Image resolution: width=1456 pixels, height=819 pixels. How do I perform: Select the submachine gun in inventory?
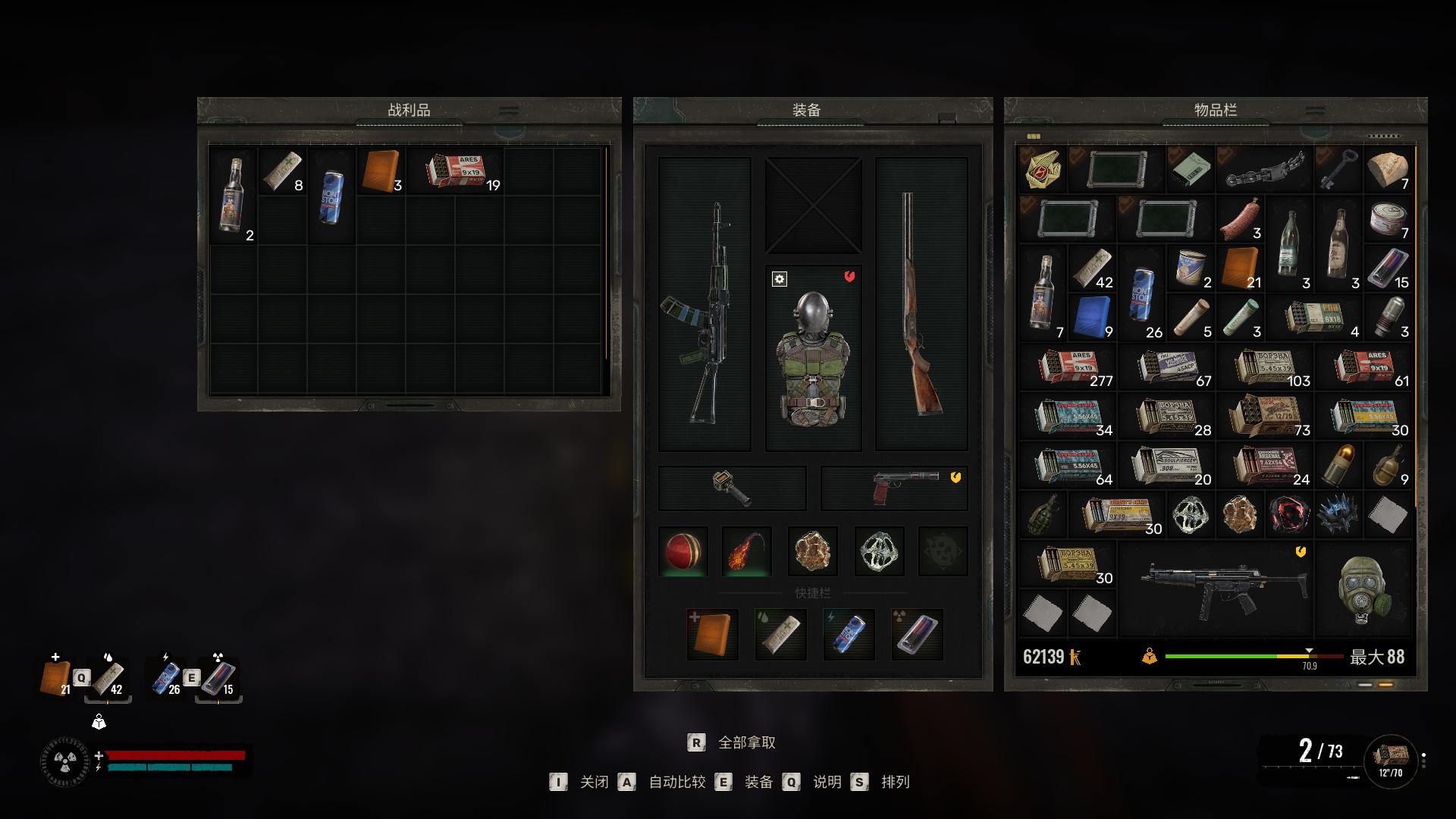(1216, 590)
